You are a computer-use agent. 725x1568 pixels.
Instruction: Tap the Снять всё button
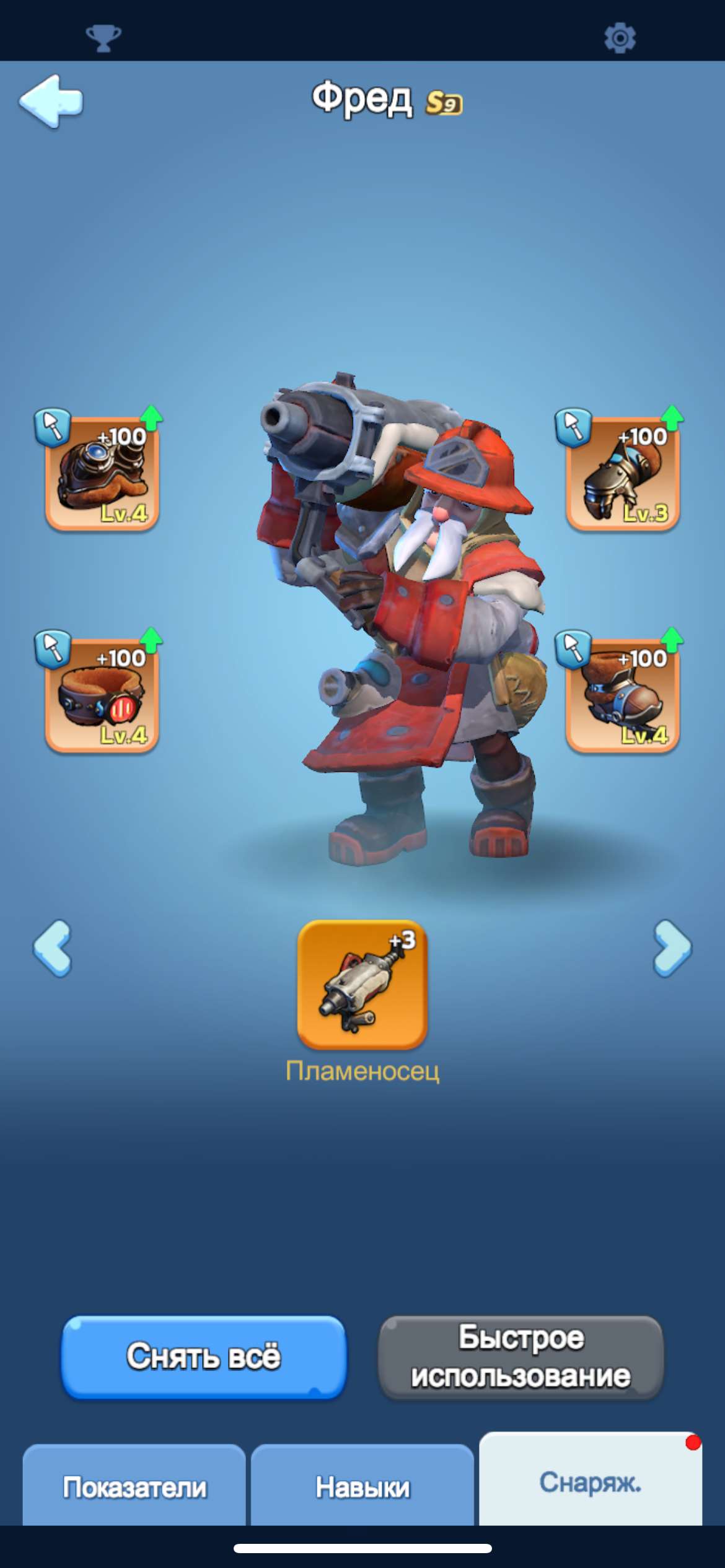(204, 1357)
